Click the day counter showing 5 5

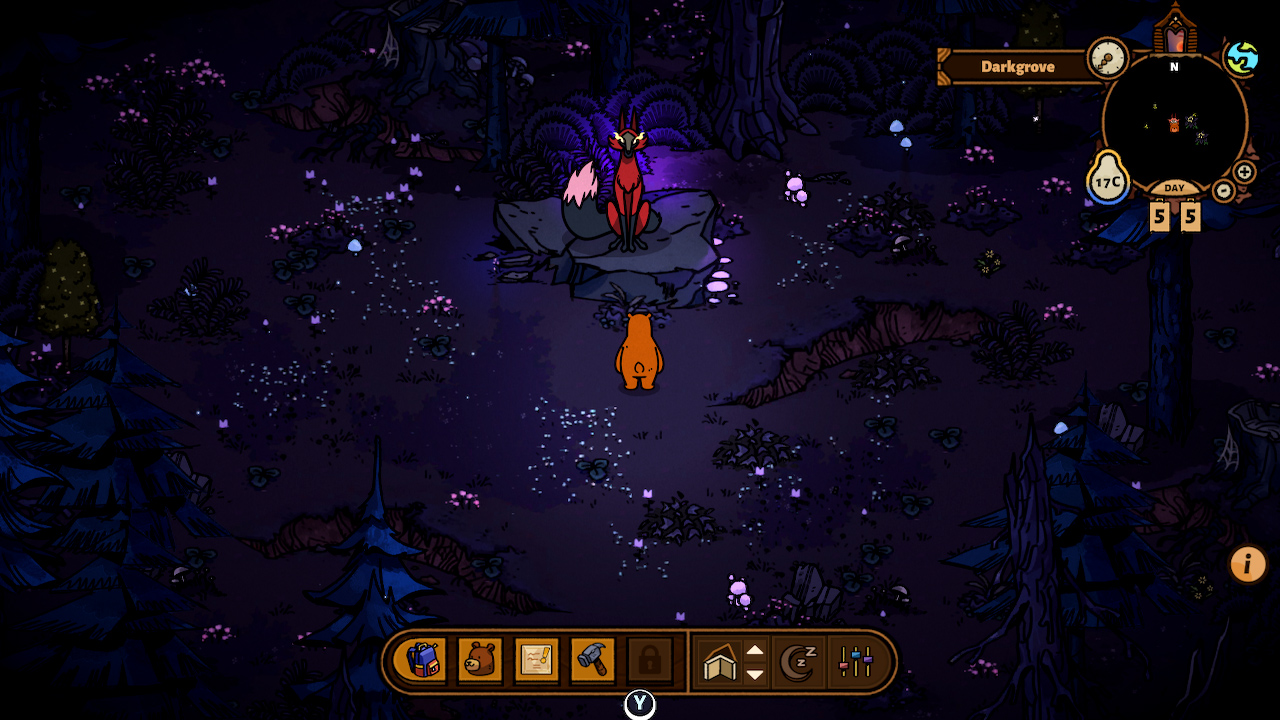pyautogui.click(x=1175, y=214)
